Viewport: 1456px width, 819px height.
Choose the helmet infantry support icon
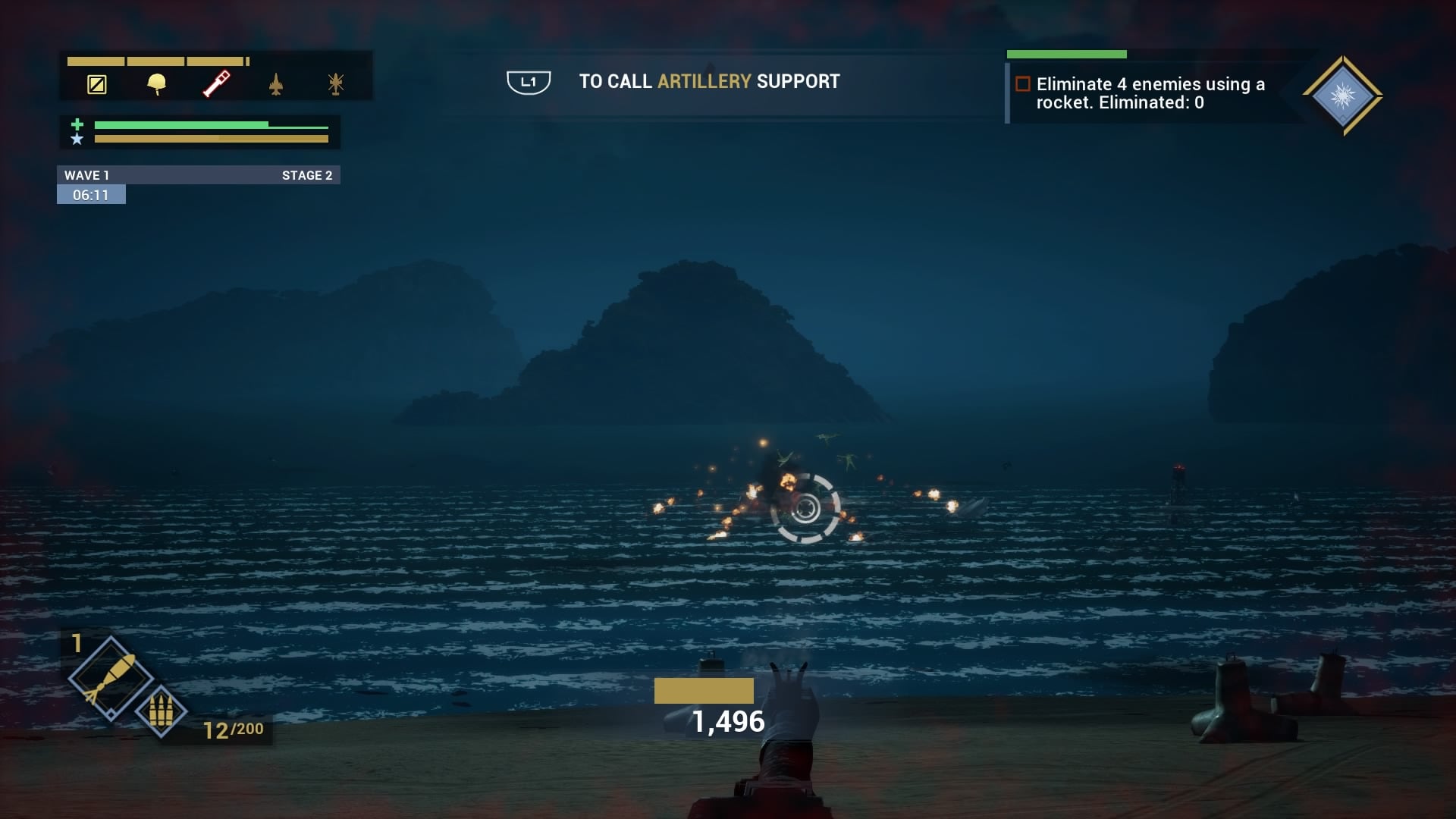[157, 83]
